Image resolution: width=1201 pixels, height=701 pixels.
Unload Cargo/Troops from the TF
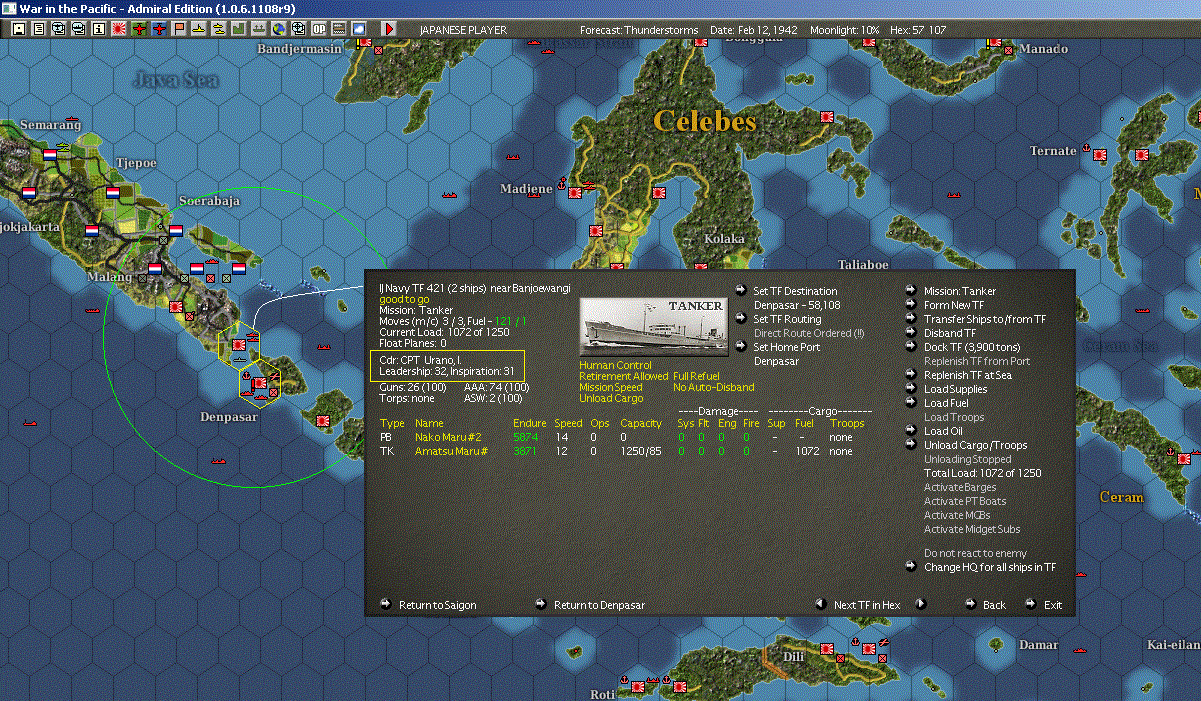pyautogui.click(x=975, y=445)
